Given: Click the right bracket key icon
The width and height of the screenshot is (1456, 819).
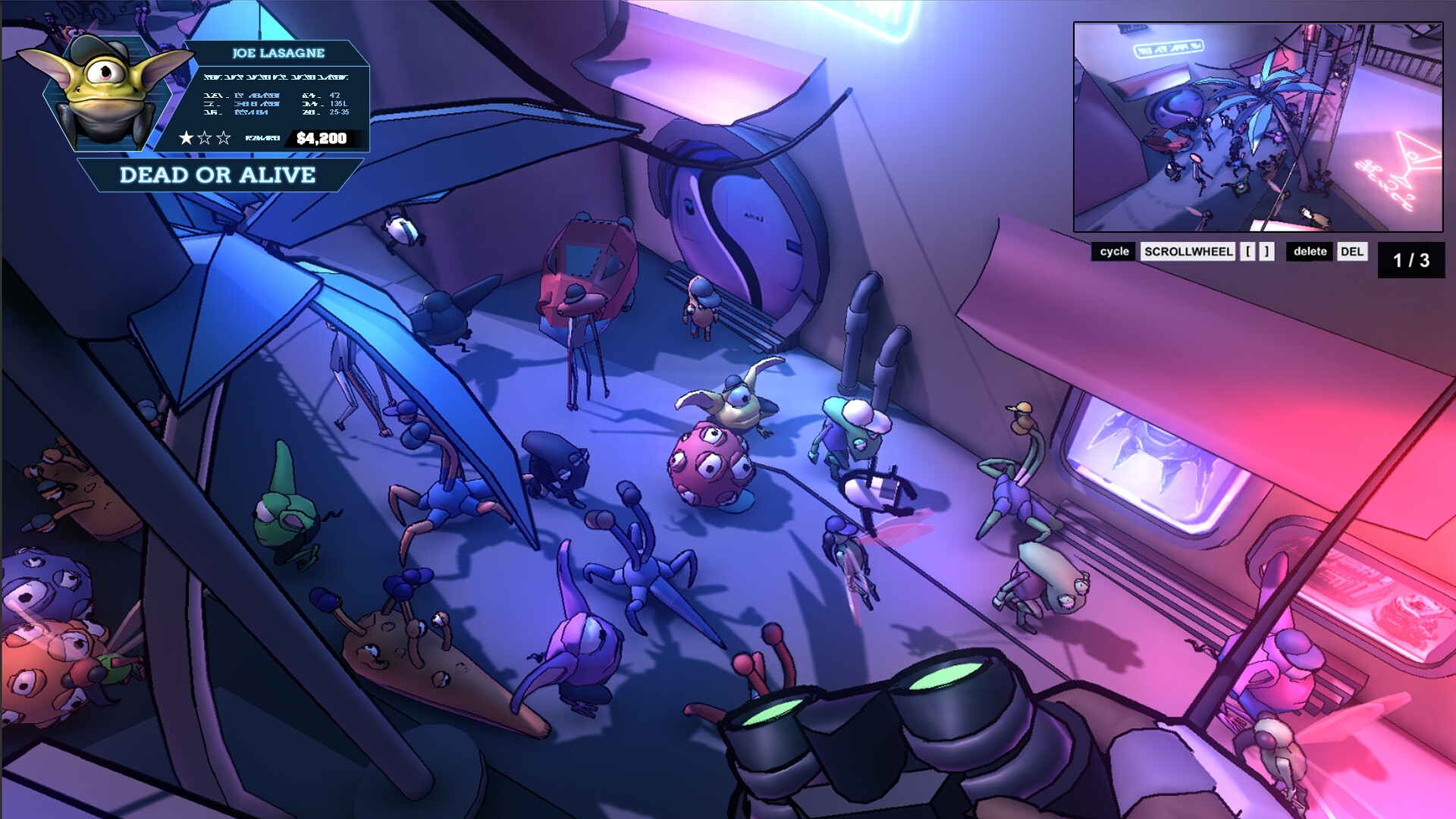Looking at the screenshot, I should (1265, 251).
